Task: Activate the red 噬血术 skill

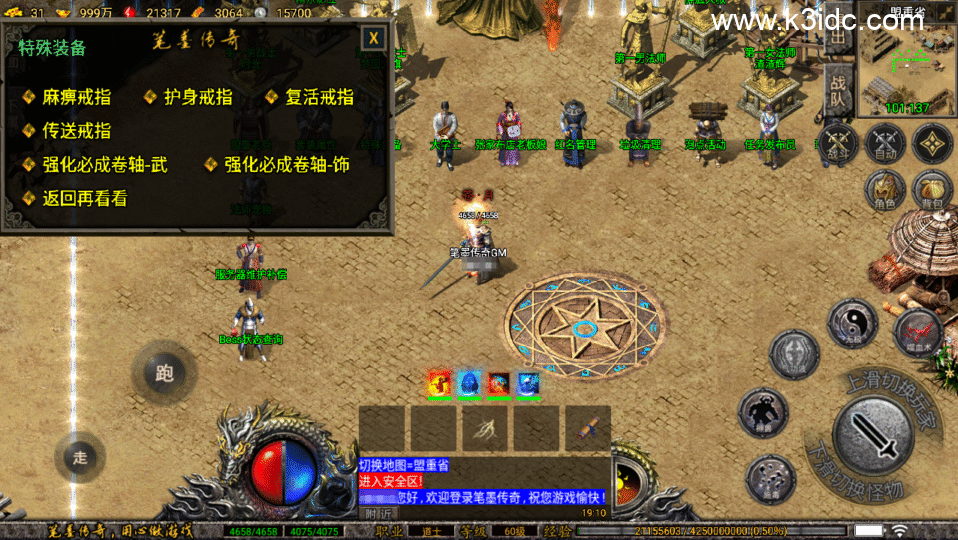Action: click(916, 330)
